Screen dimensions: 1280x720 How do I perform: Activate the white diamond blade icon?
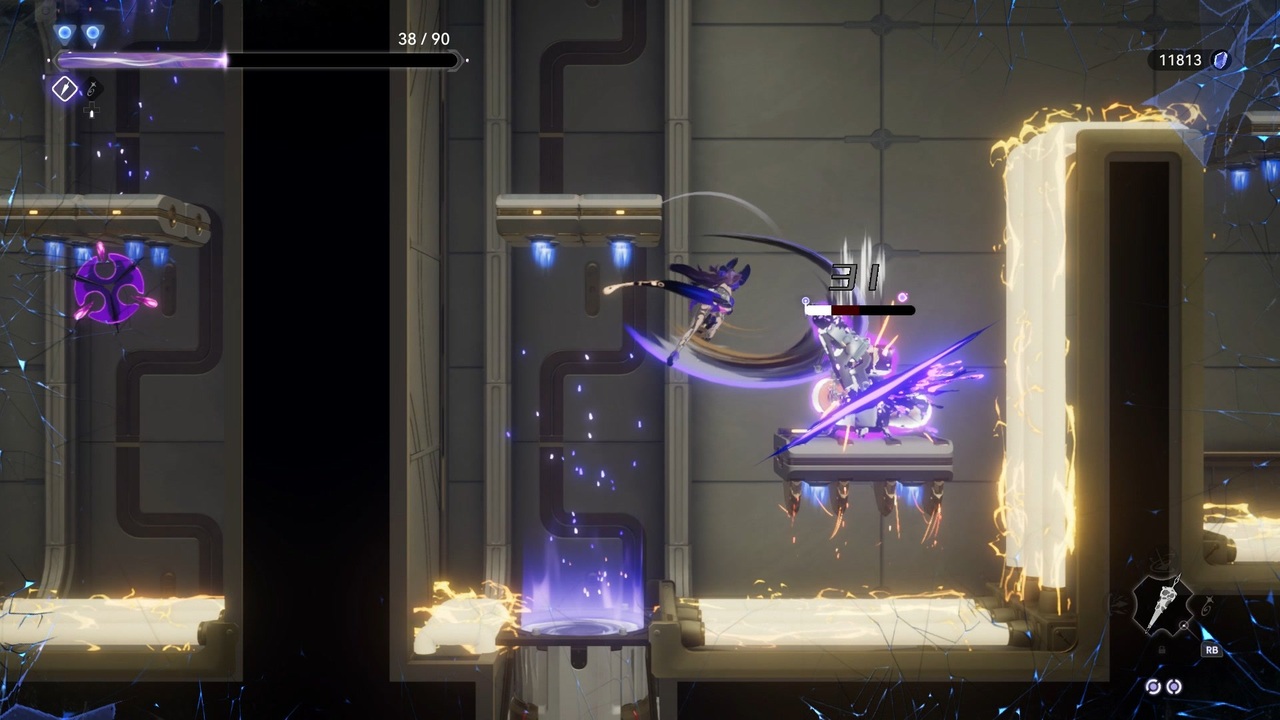coord(65,90)
